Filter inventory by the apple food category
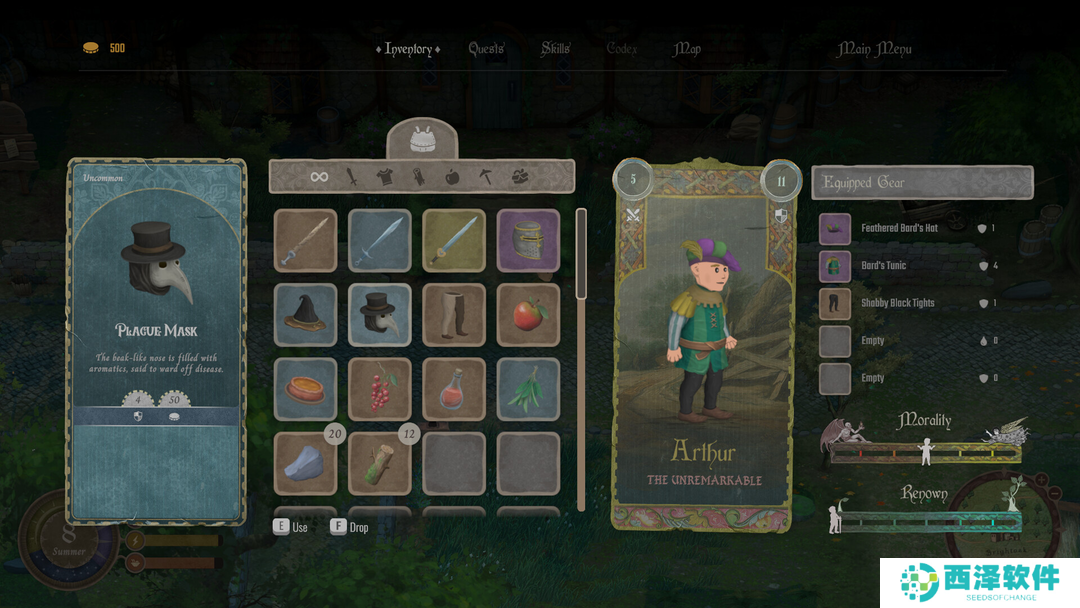This screenshot has width=1080, height=608. coord(451,177)
